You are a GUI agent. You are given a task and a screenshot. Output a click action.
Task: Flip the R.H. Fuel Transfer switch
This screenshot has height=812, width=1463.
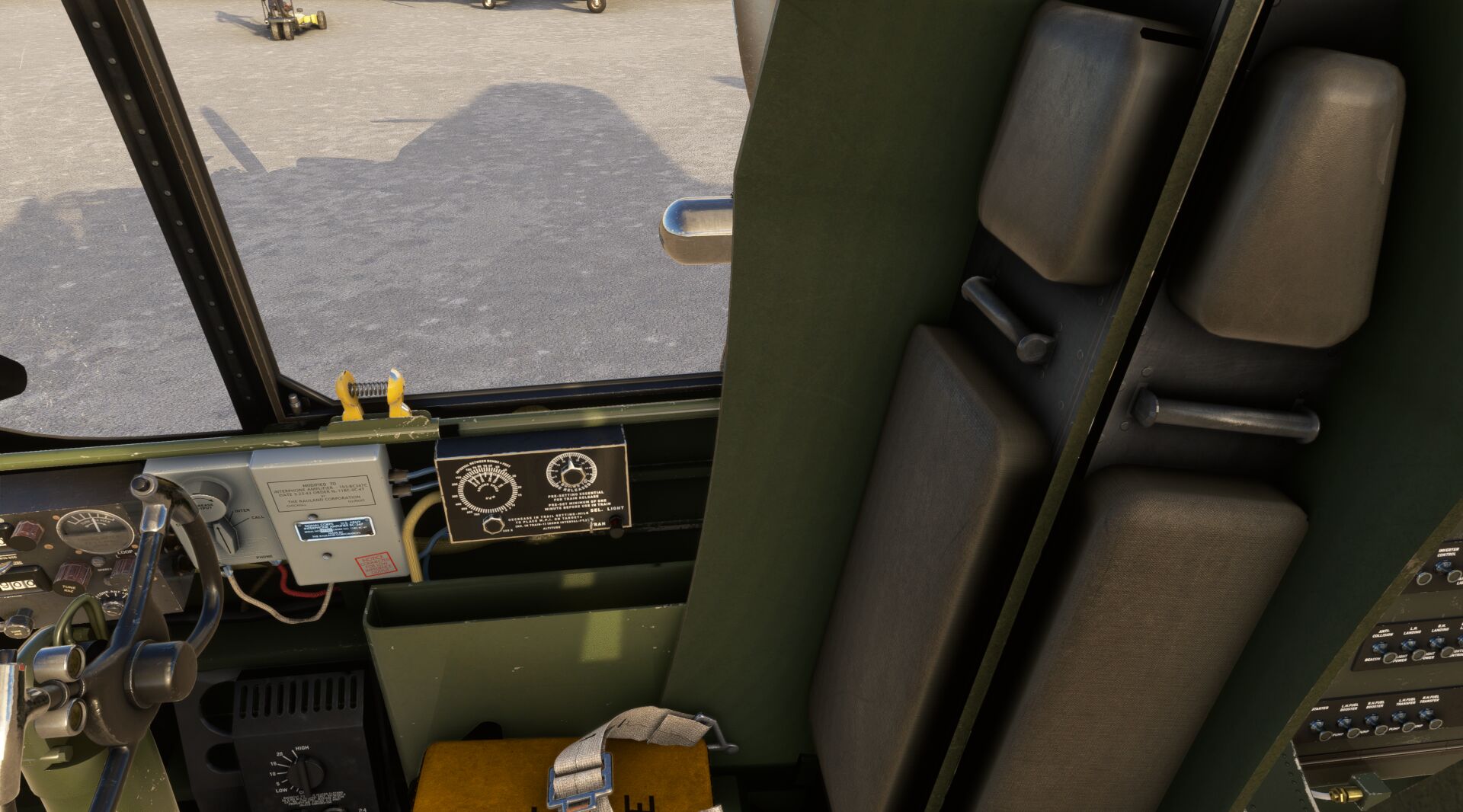(x=1426, y=714)
